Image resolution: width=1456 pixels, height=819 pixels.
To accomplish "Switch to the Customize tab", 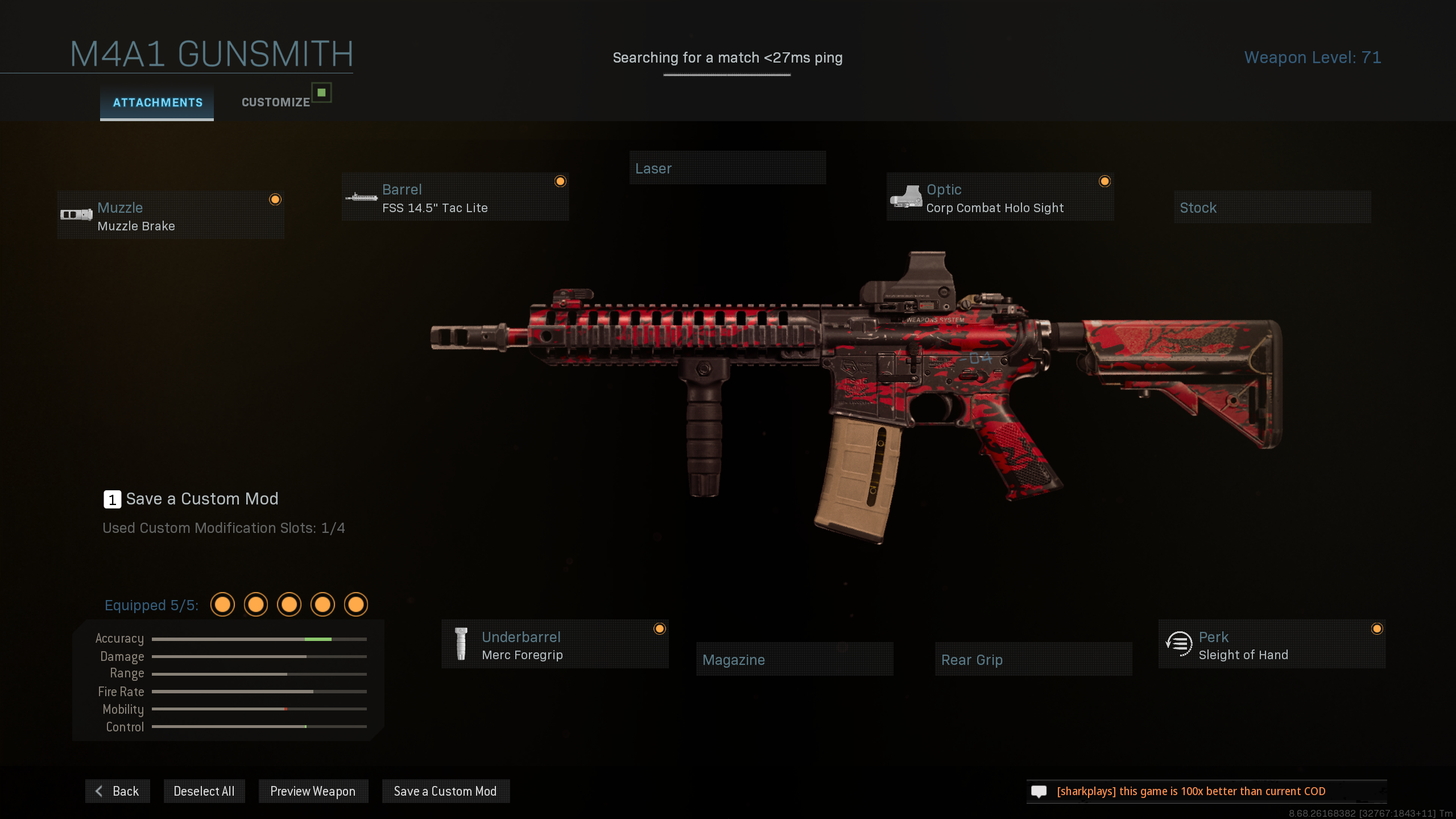I will [x=275, y=102].
